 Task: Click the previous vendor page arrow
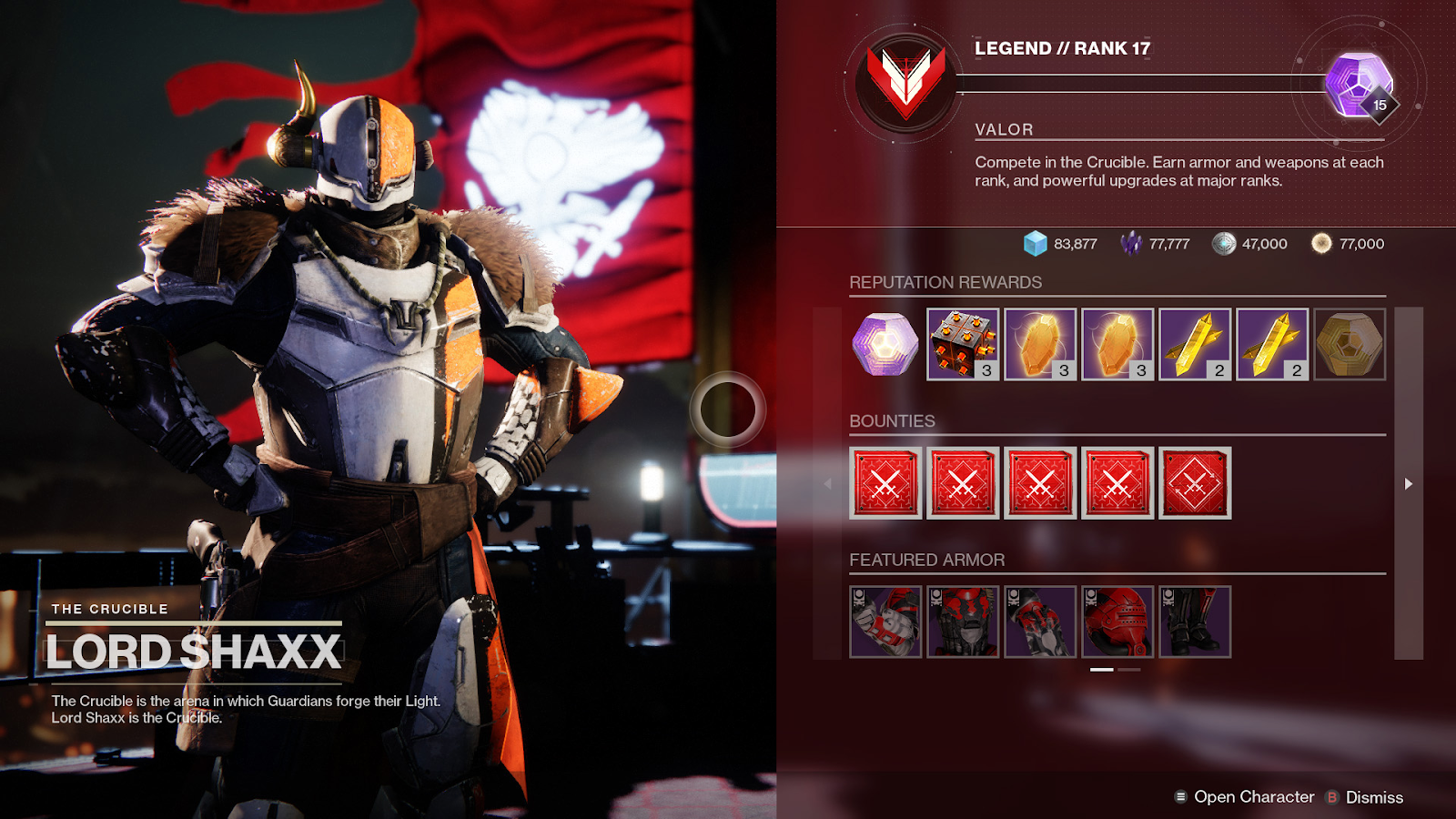(x=827, y=483)
